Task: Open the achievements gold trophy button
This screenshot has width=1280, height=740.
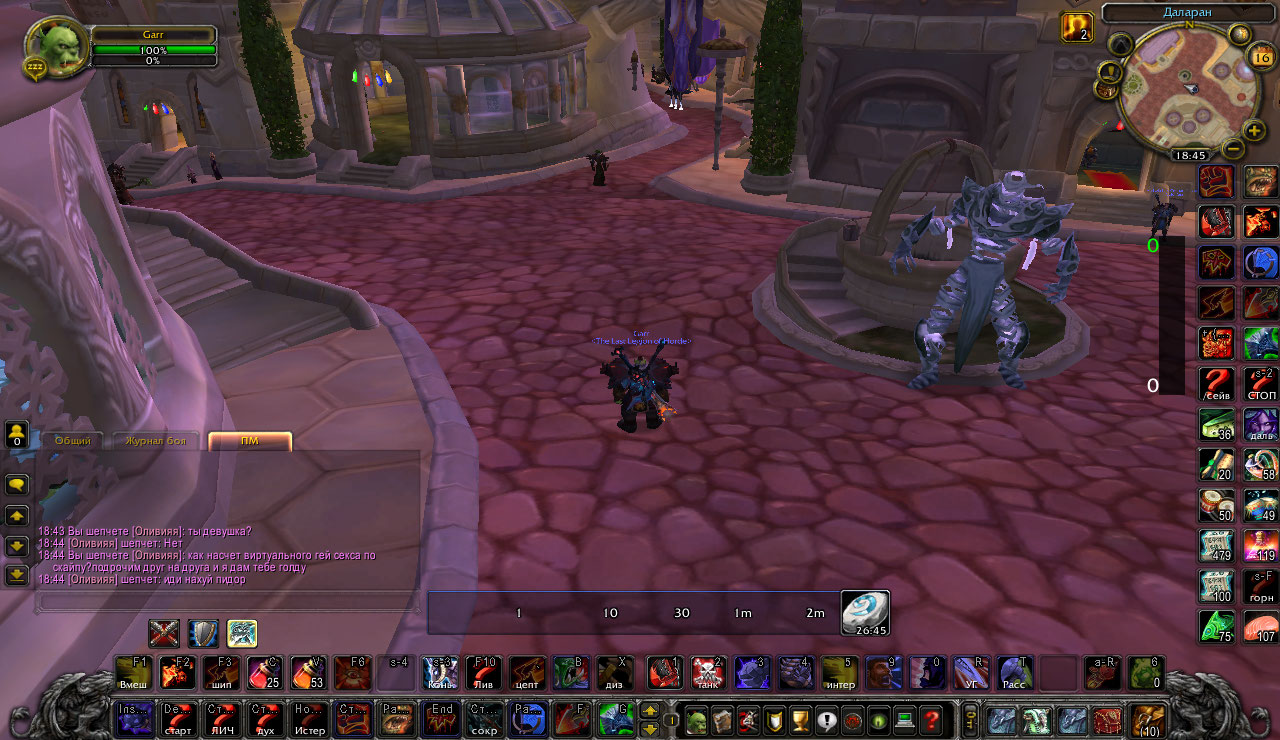Action: click(x=800, y=720)
